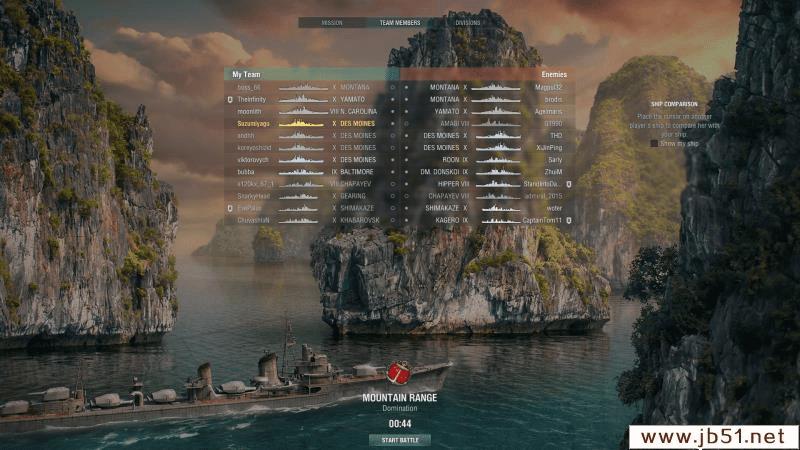Choose the enemy Roon player row

(x=490, y=160)
